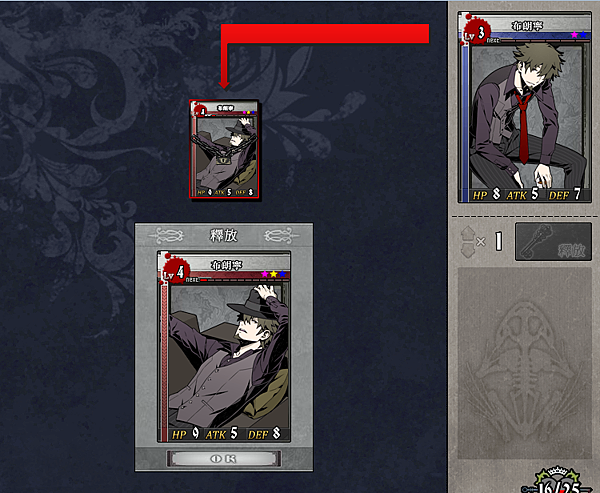The image size is (600, 493).
Task: Confirm with the OK button
Action: (224, 459)
